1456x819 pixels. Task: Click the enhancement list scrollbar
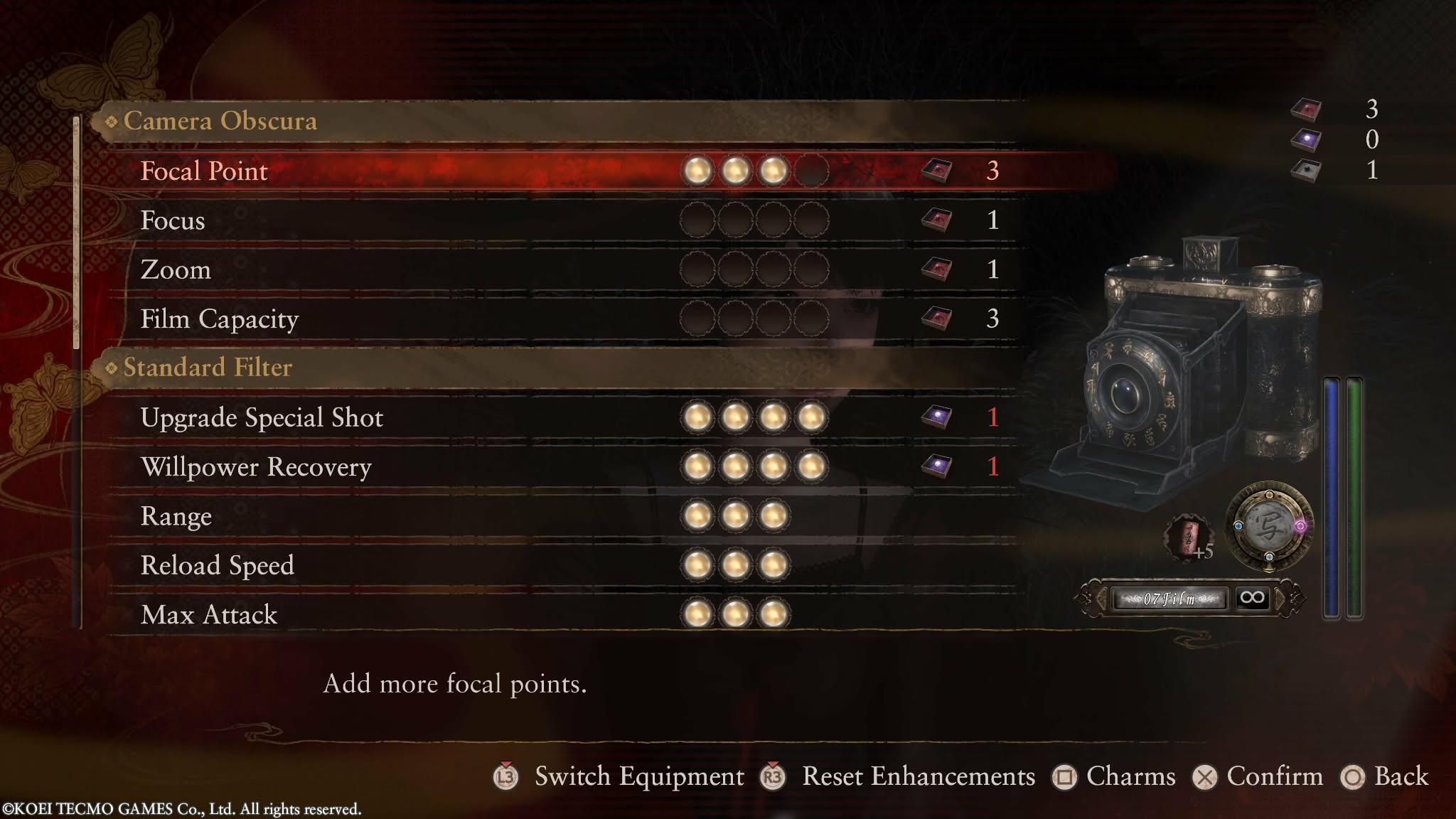(x=77, y=235)
